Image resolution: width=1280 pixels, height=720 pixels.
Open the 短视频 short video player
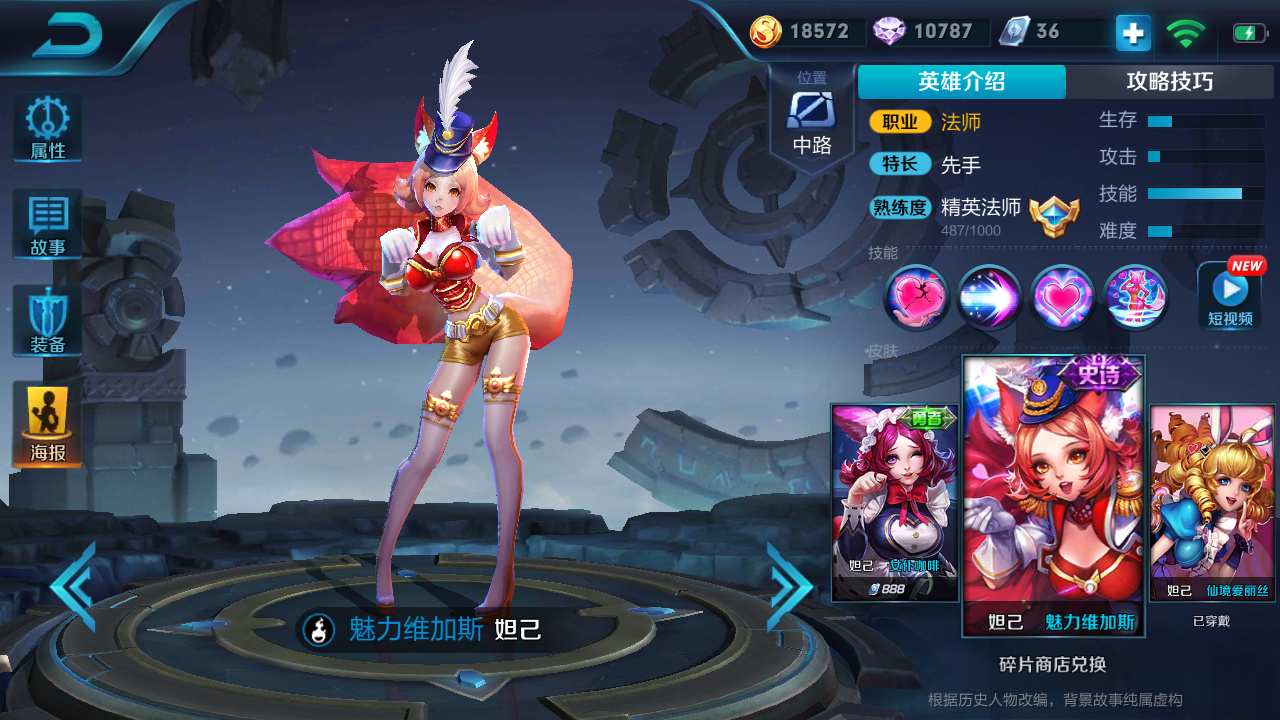point(1229,297)
